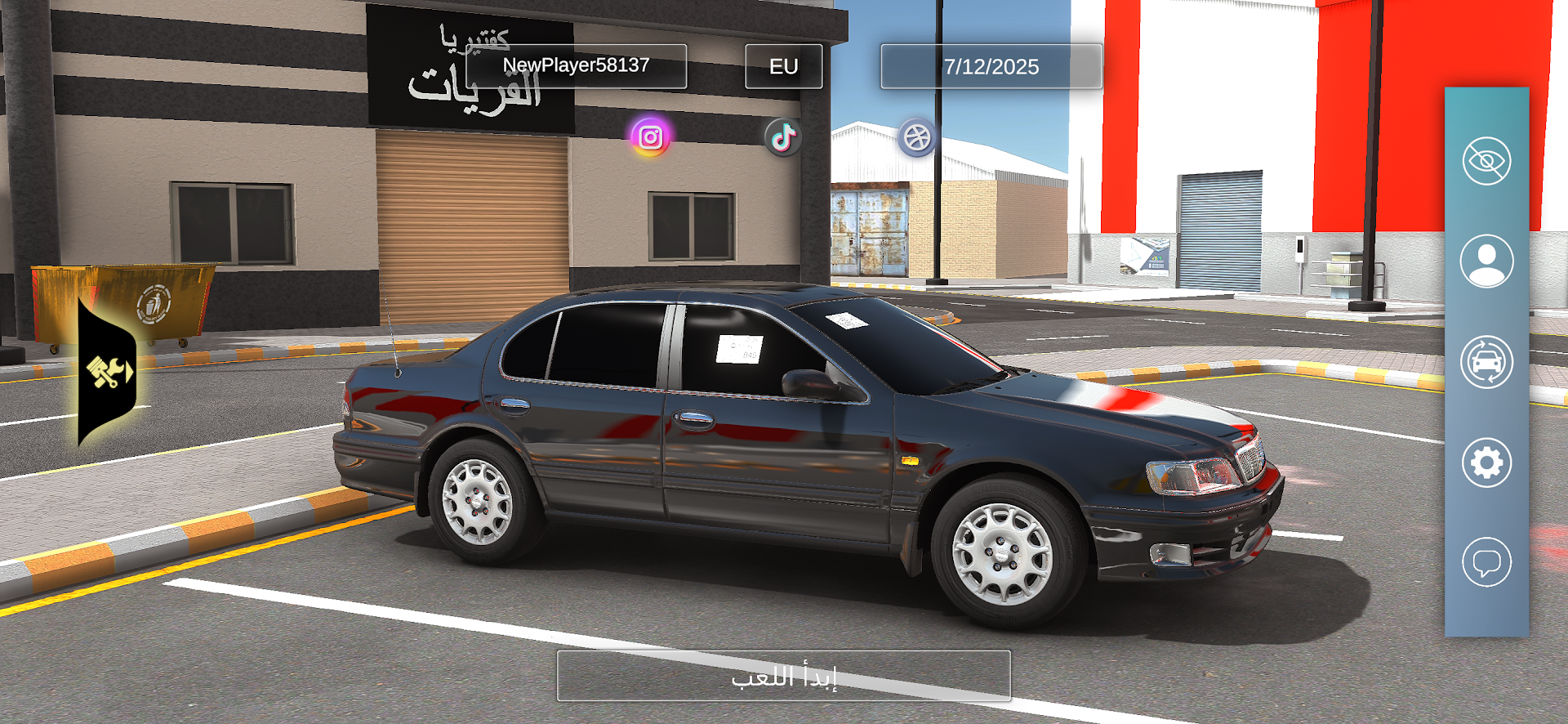Switch vehicle using the car swap icon
Image resolution: width=1568 pixels, height=724 pixels.
[x=1486, y=362]
